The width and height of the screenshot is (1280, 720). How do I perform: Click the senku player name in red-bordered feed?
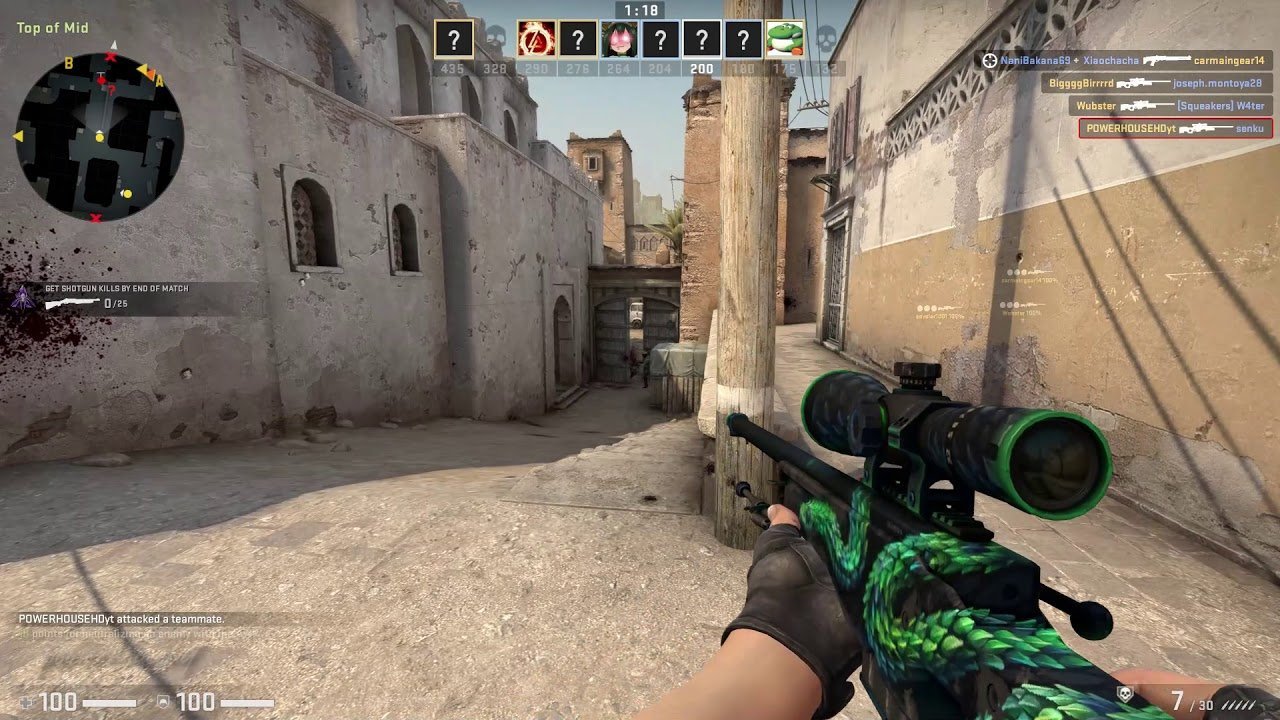tap(1249, 128)
